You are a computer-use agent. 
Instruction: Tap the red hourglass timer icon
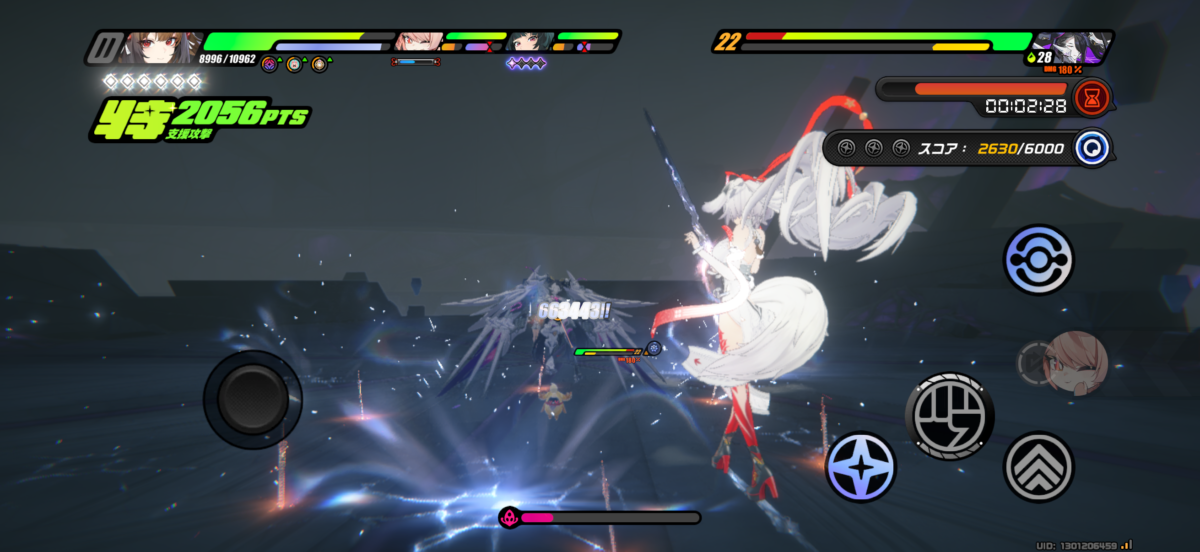coord(1092,97)
